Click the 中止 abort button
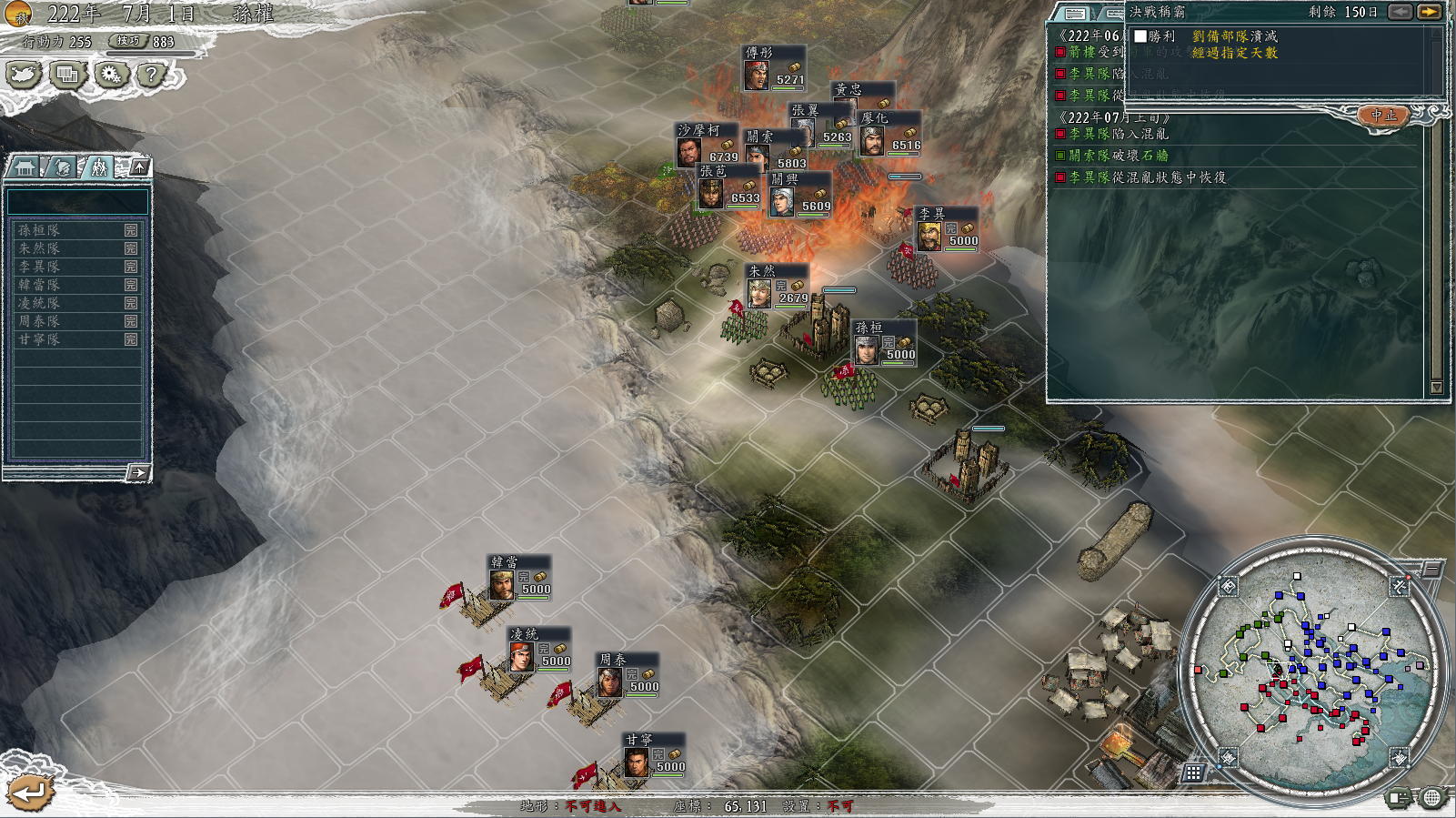Image resolution: width=1456 pixels, height=818 pixels. pyautogui.click(x=1384, y=116)
